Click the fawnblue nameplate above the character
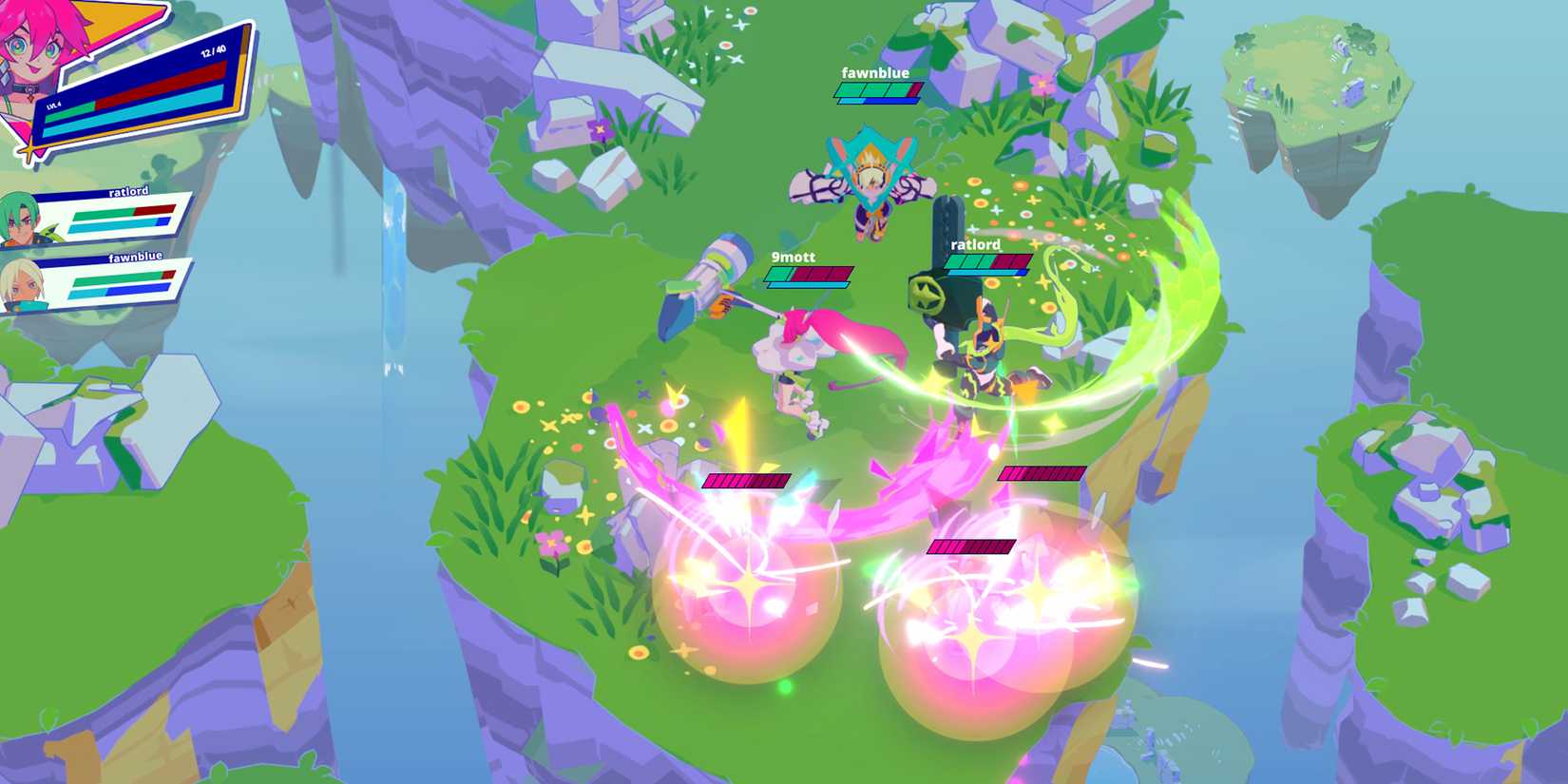The width and height of the screenshot is (1568, 784). click(874, 72)
